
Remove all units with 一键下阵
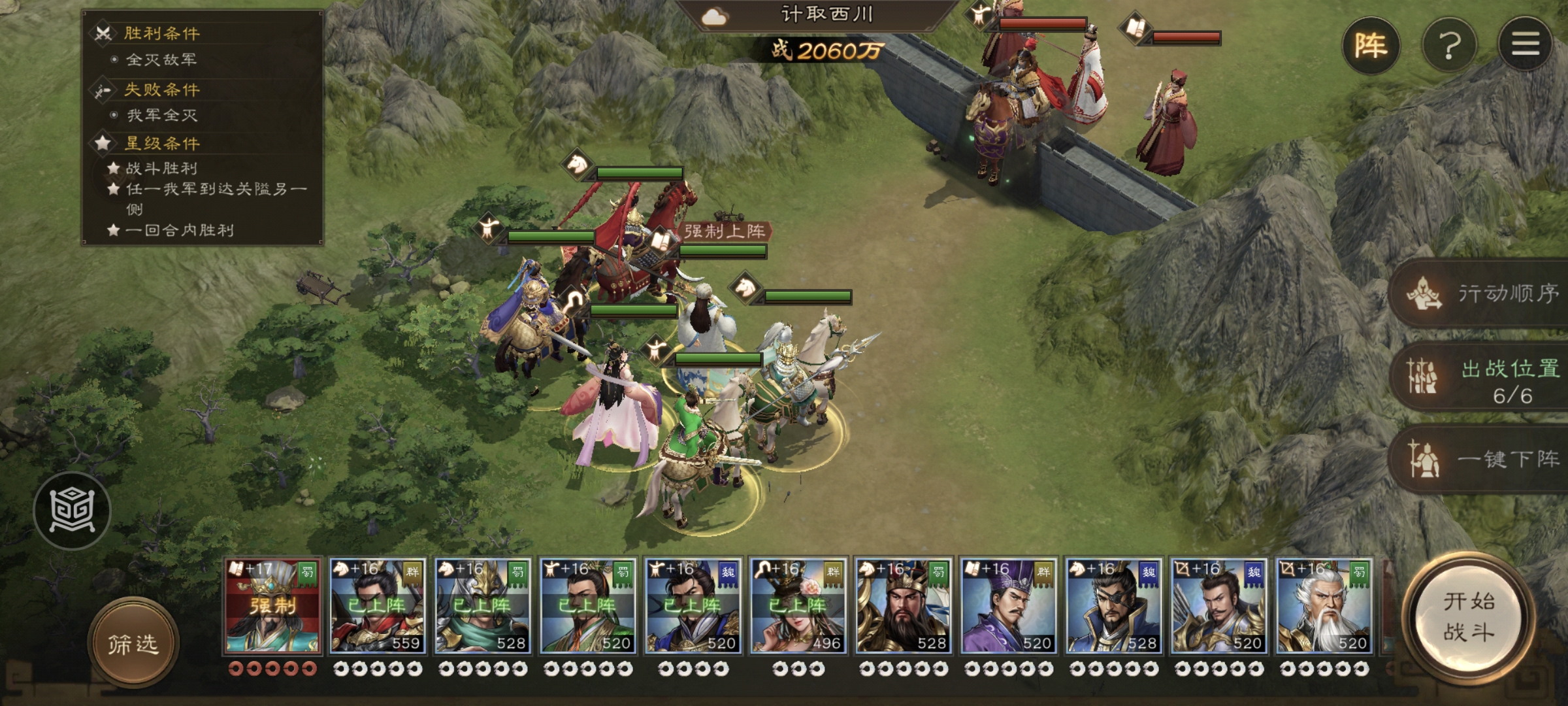1483,459
